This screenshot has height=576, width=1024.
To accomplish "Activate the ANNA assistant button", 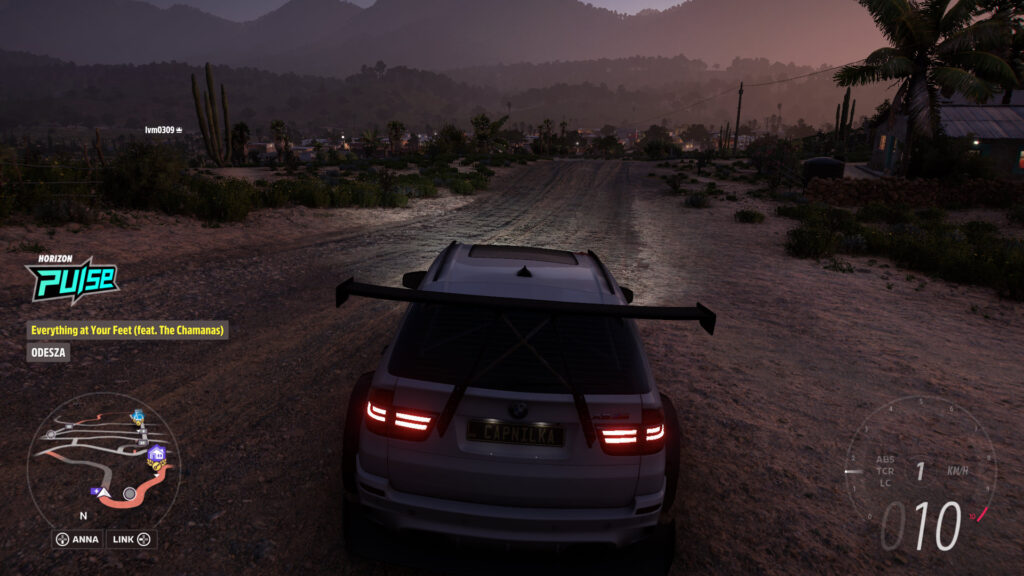I will [77, 540].
